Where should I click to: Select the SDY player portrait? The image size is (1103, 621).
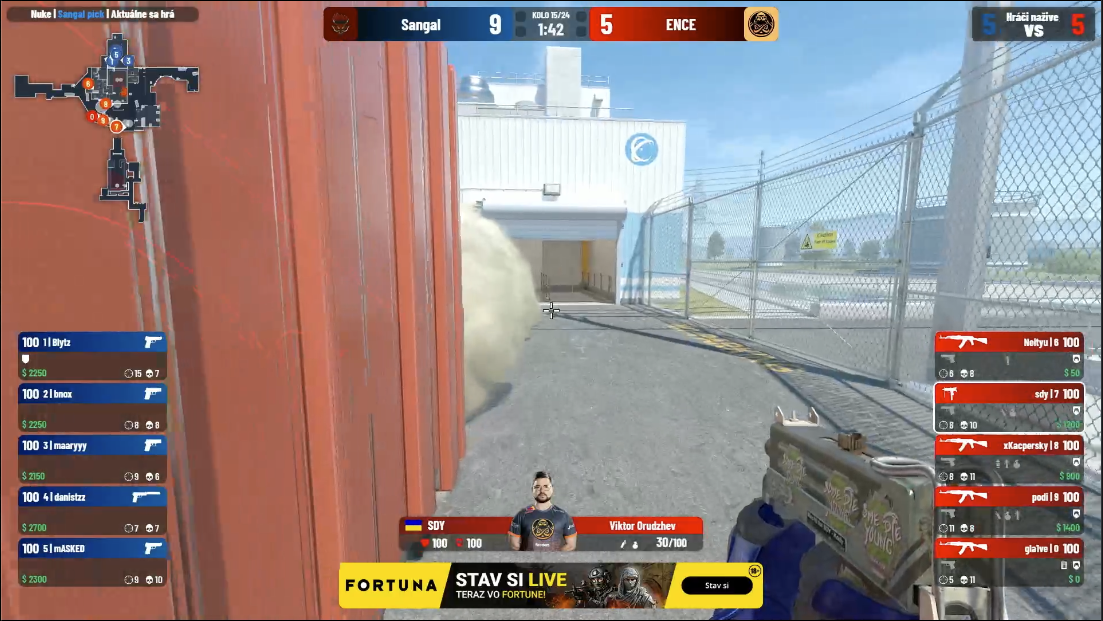pos(544,511)
